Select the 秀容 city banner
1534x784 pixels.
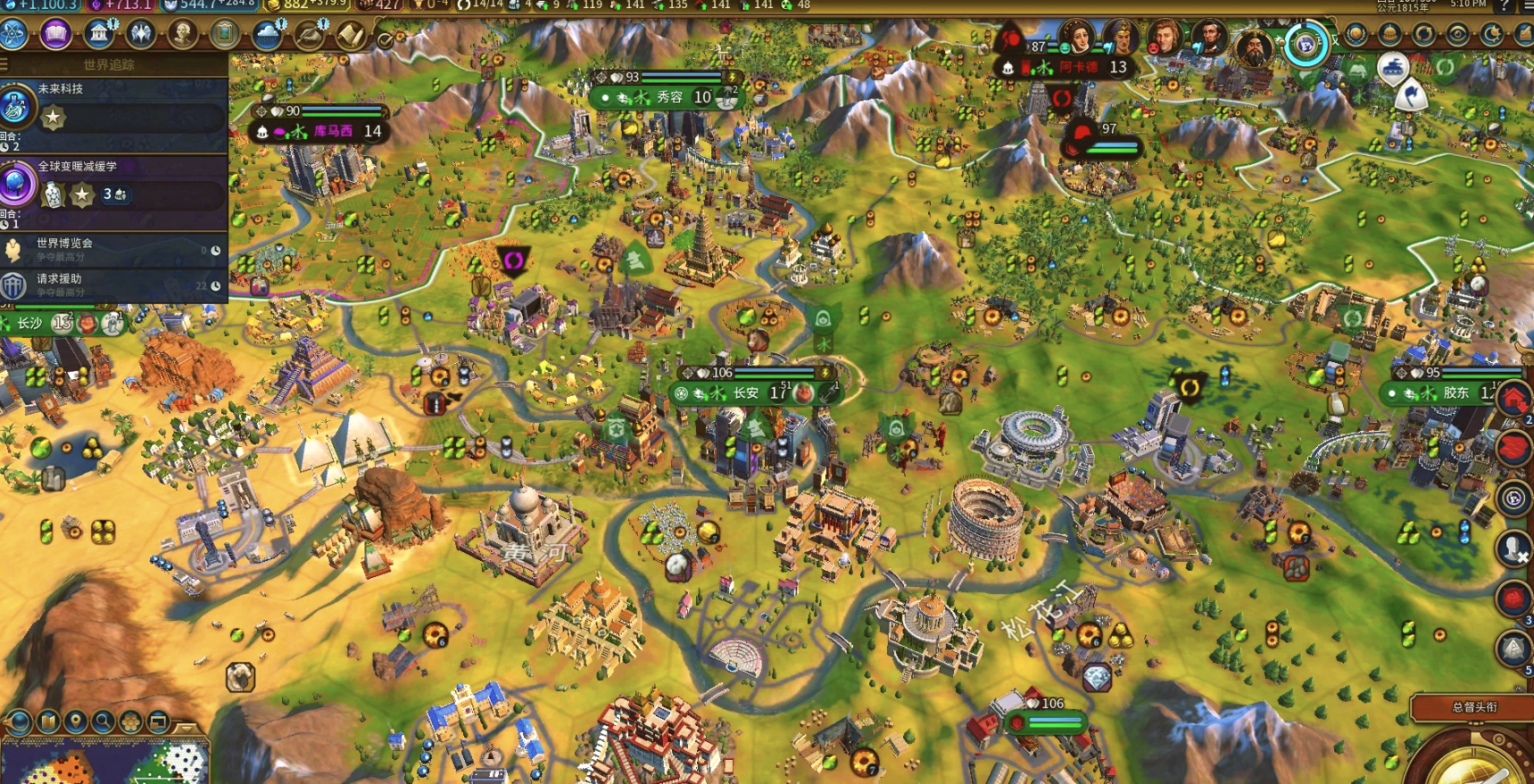(669, 97)
